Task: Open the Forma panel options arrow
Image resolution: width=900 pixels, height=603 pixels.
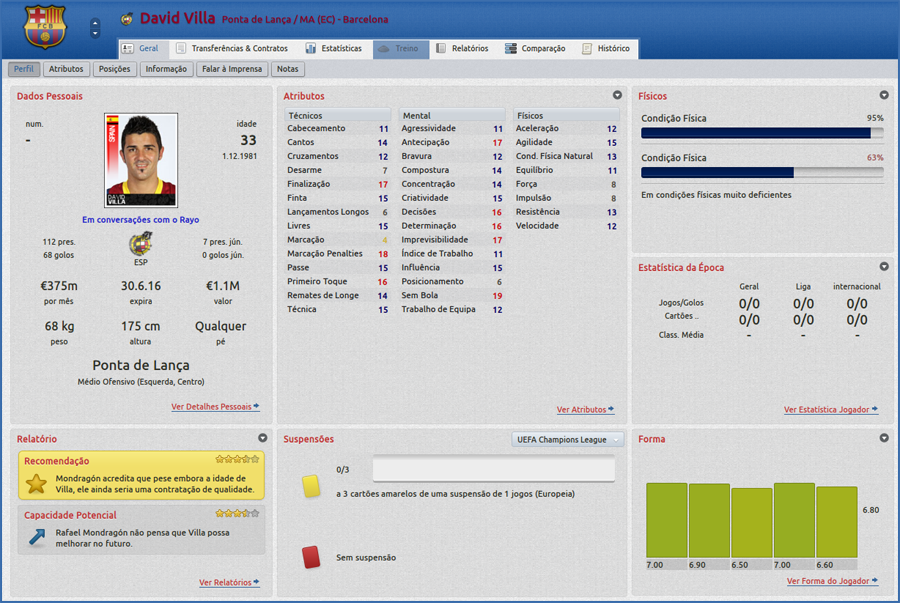Action: coord(884,438)
